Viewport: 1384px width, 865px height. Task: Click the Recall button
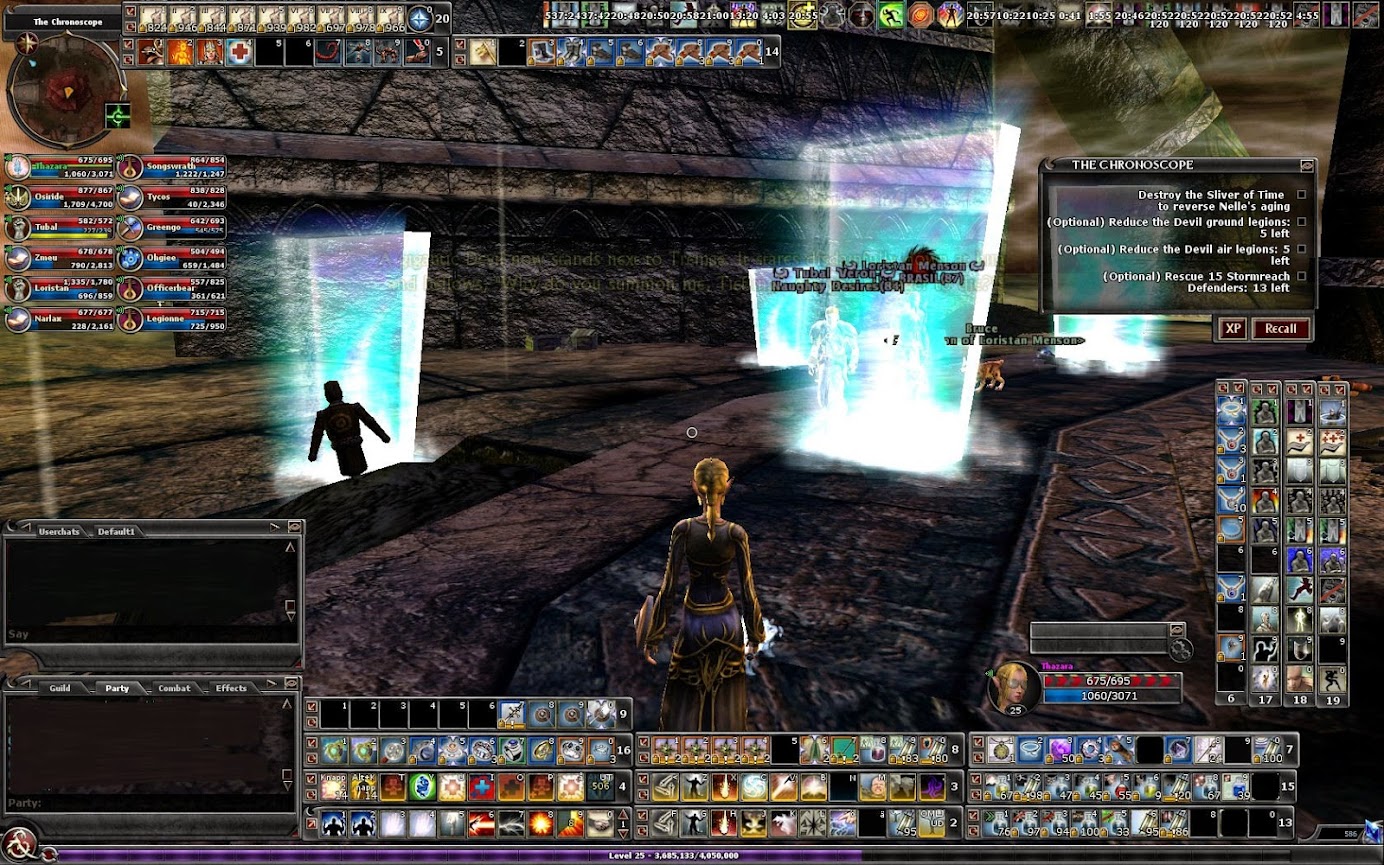[x=1280, y=329]
